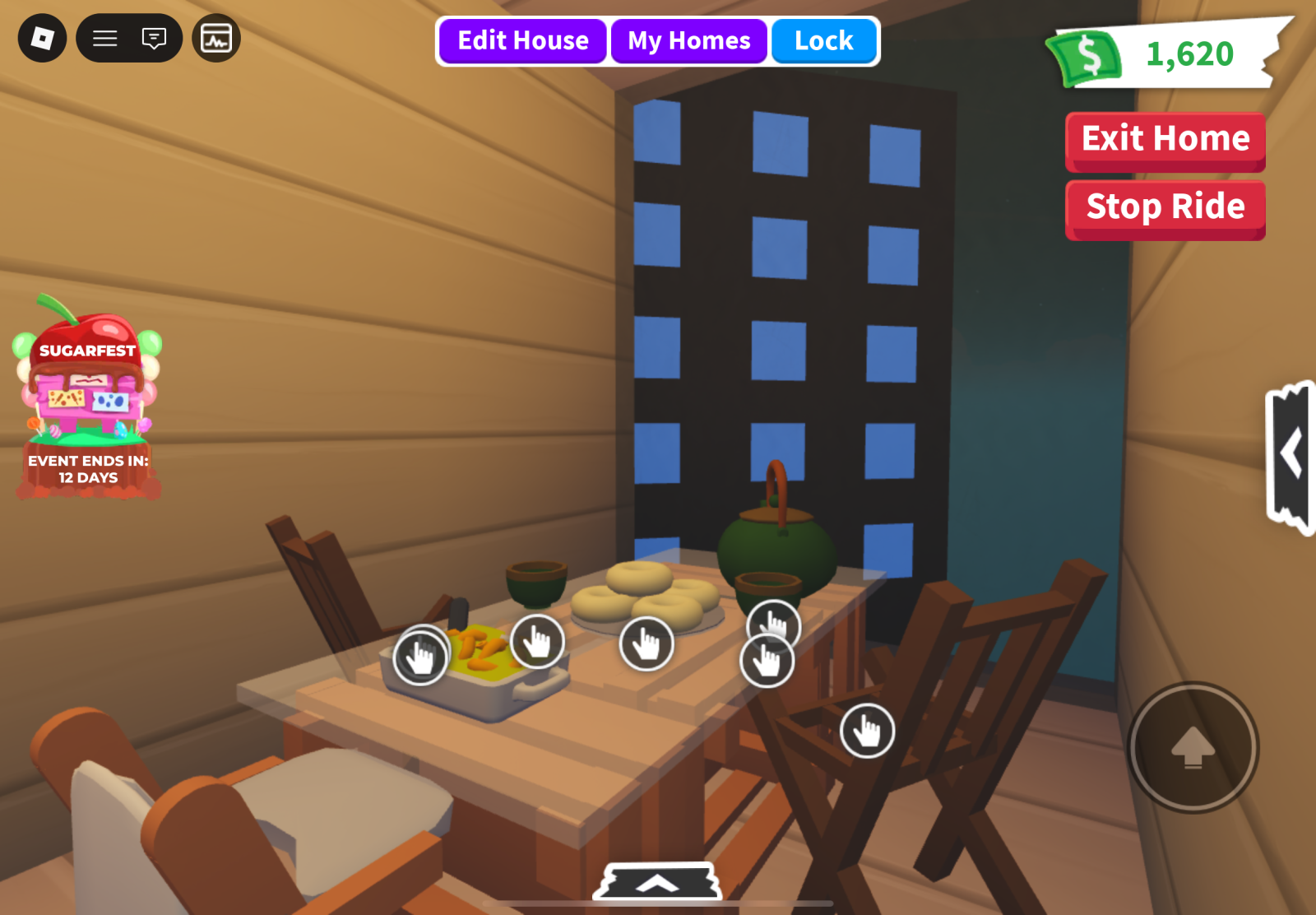Toggle the chat bubble icon
Image resolution: width=1316 pixels, height=915 pixels.
[x=154, y=38]
